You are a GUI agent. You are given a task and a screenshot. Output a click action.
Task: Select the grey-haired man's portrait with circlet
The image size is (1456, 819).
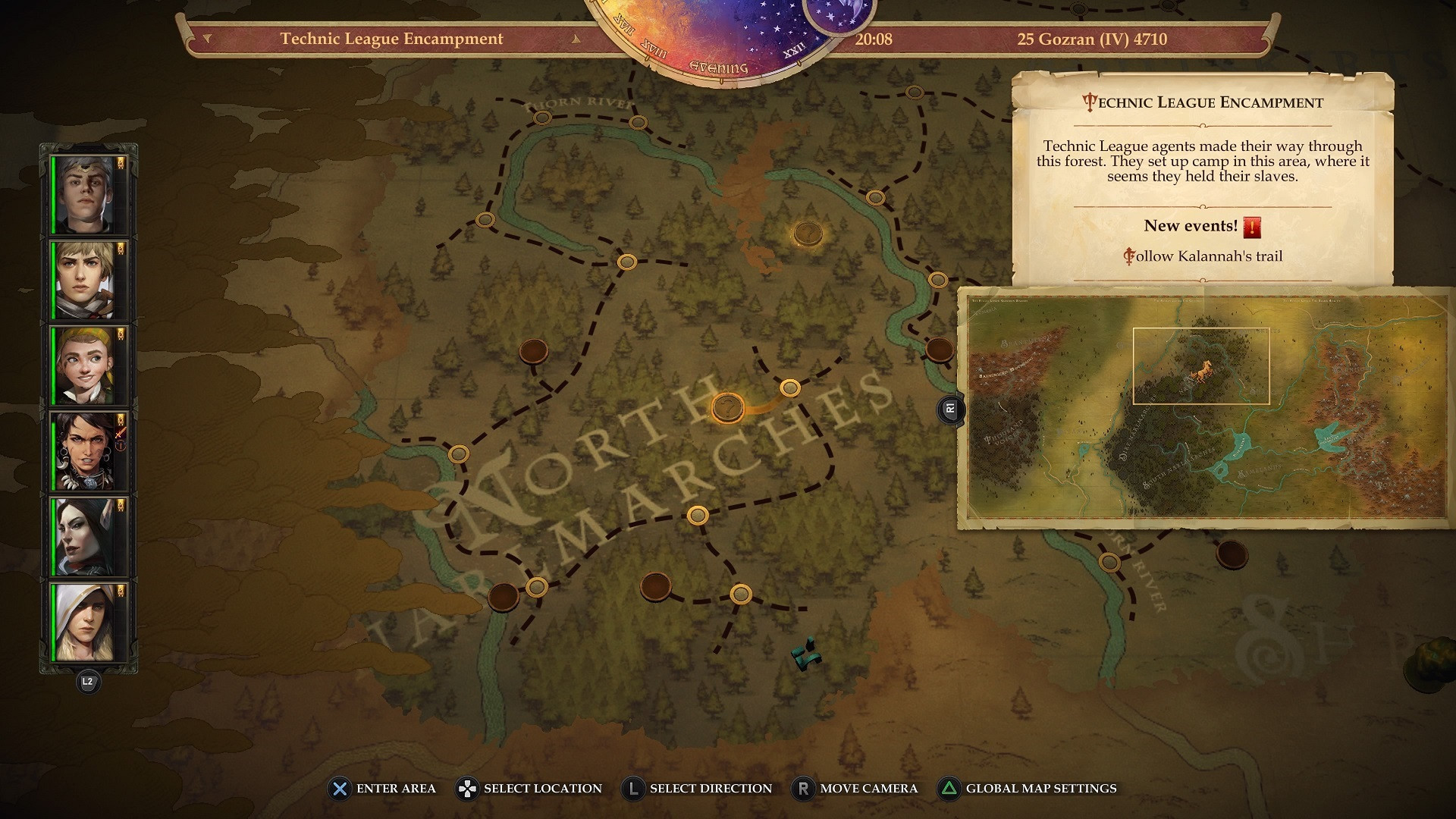click(83, 196)
